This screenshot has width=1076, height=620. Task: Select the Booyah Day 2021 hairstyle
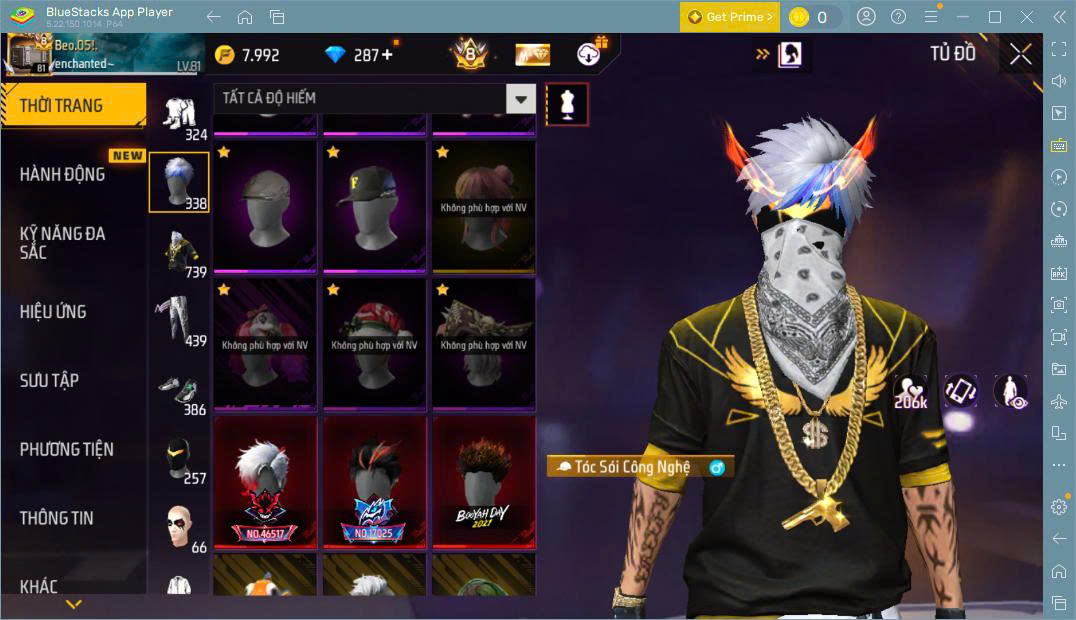point(484,482)
